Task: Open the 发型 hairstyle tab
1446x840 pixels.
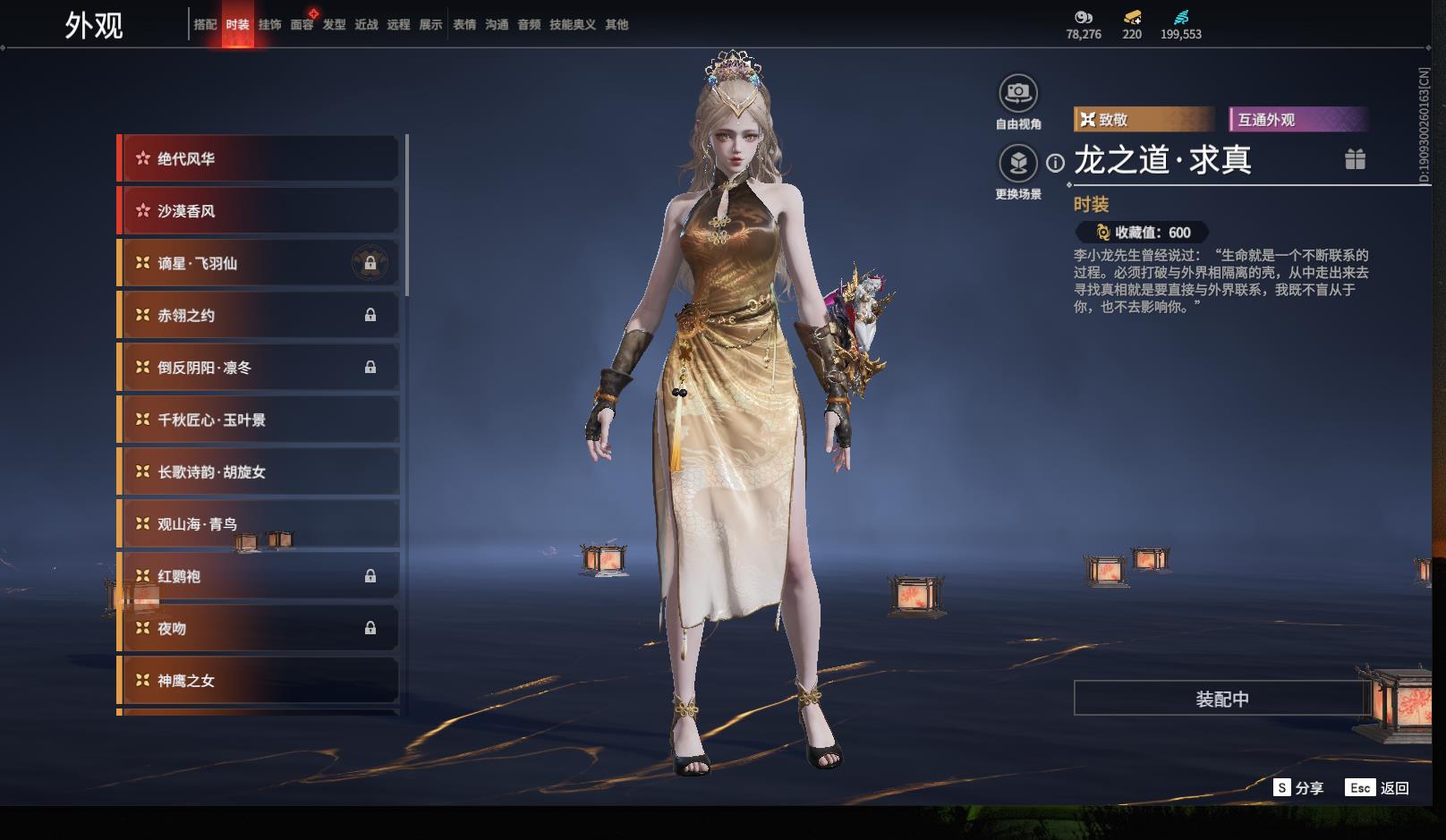Action: tap(334, 25)
